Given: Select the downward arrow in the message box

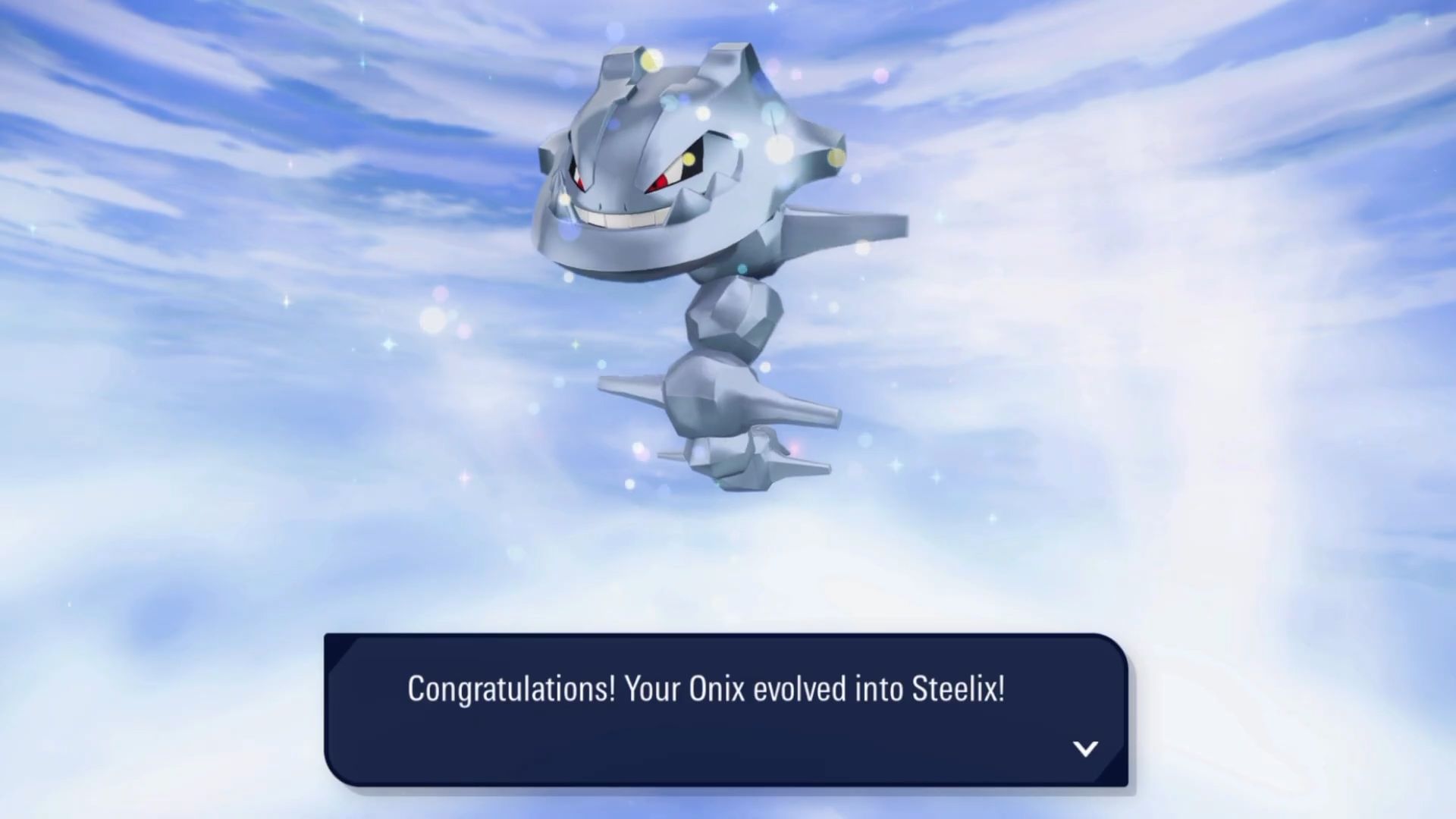Looking at the screenshot, I should 1087,749.
